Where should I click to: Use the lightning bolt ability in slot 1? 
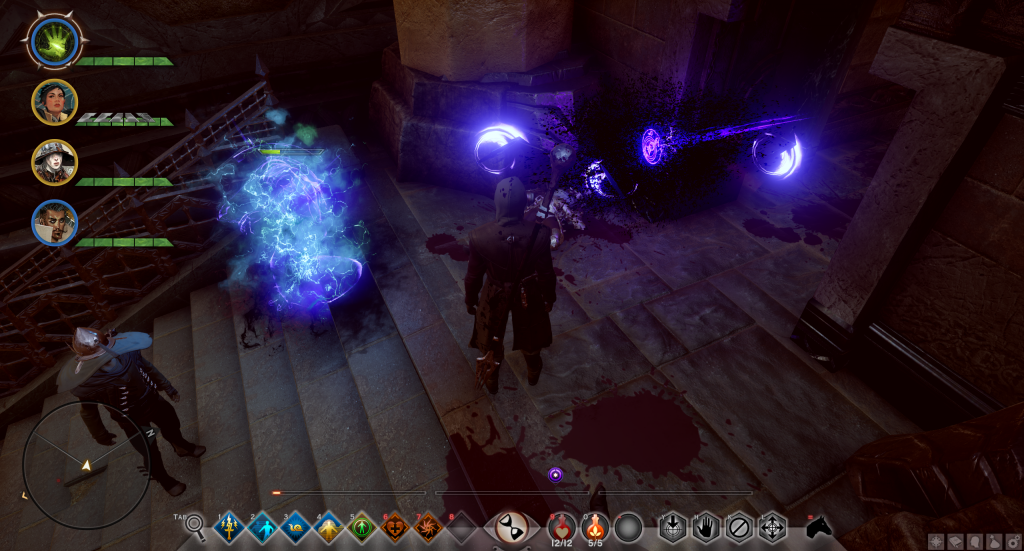pyautogui.click(x=230, y=526)
